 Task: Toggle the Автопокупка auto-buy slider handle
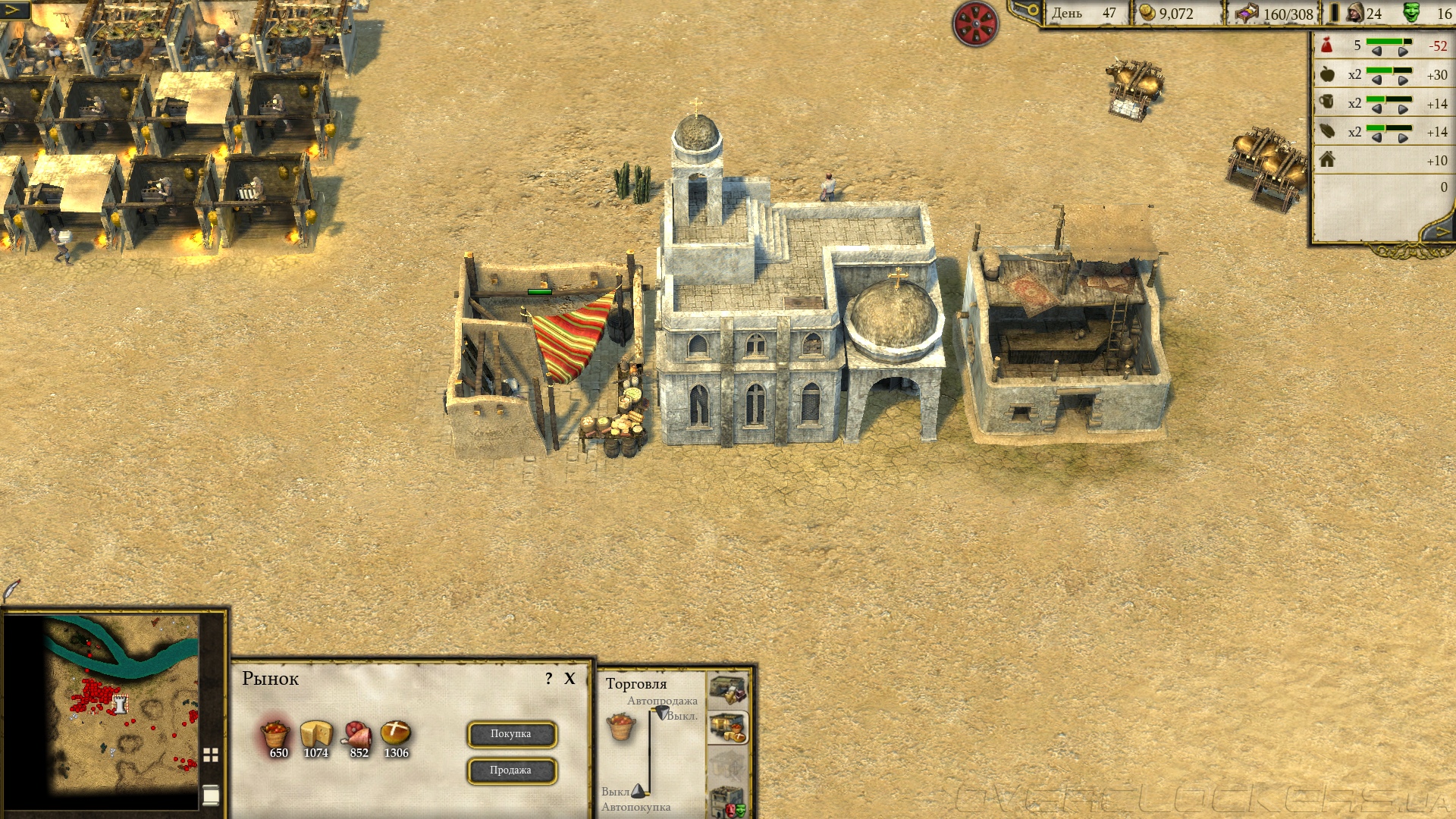(639, 791)
